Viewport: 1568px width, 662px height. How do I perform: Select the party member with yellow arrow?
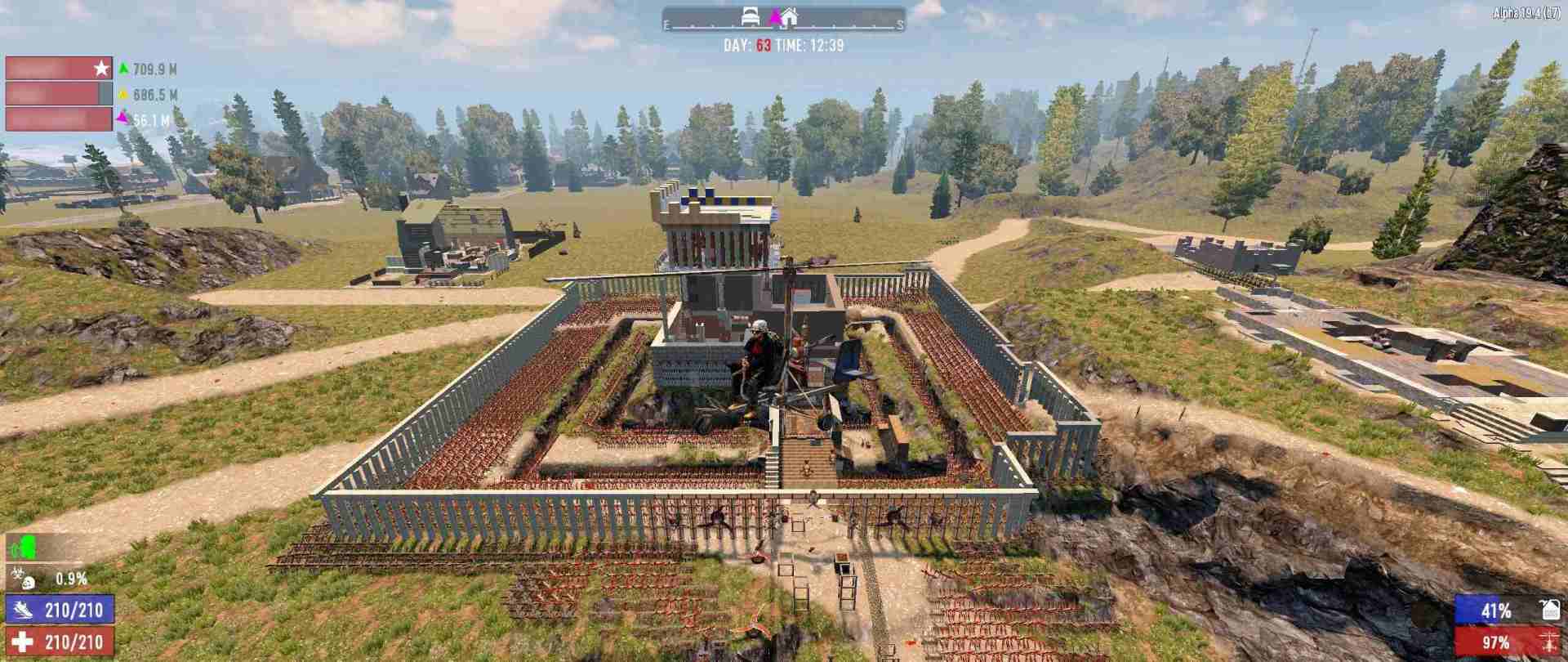pyautogui.click(x=59, y=94)
